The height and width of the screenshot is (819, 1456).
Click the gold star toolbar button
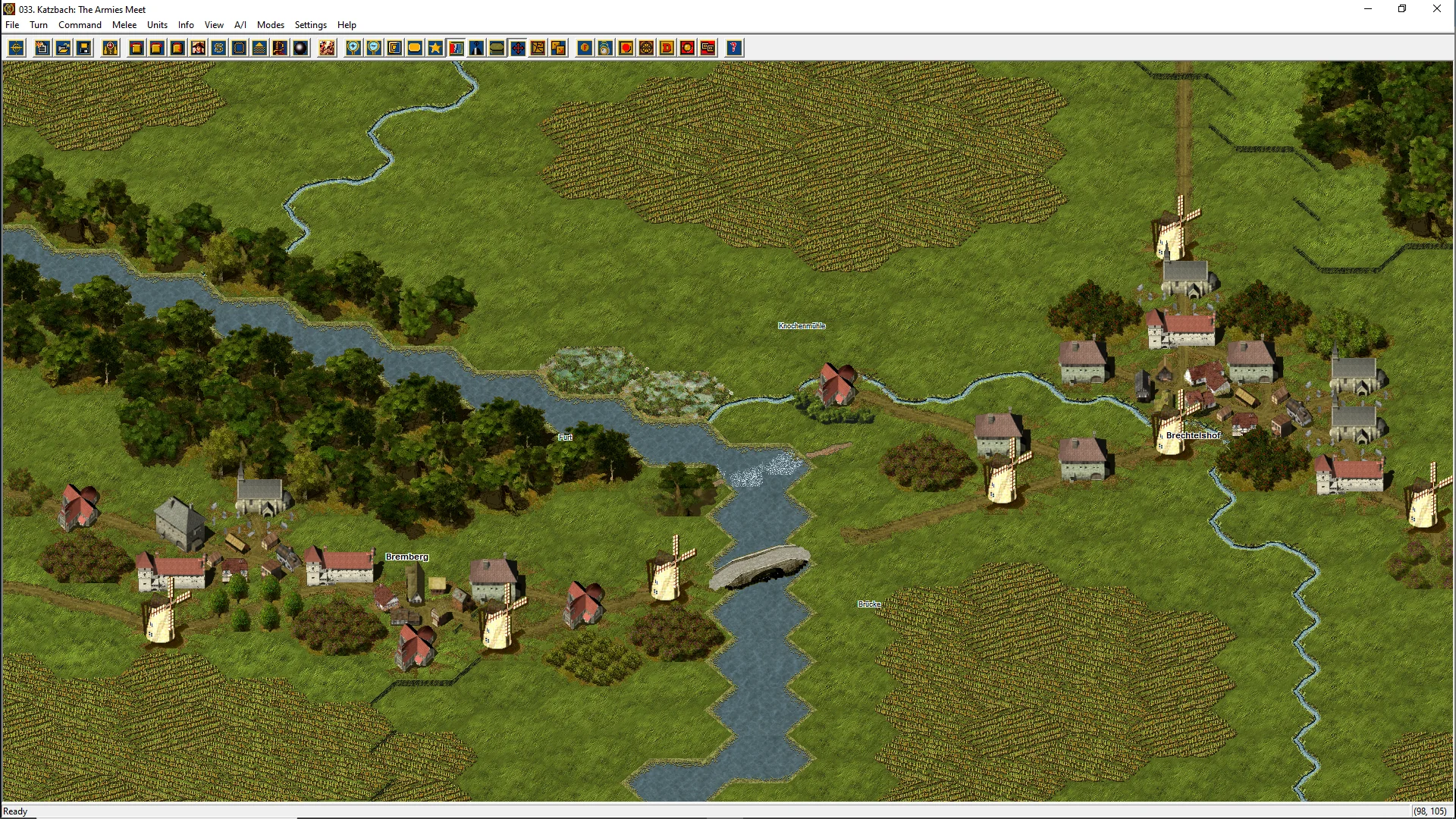click(435, 49)
